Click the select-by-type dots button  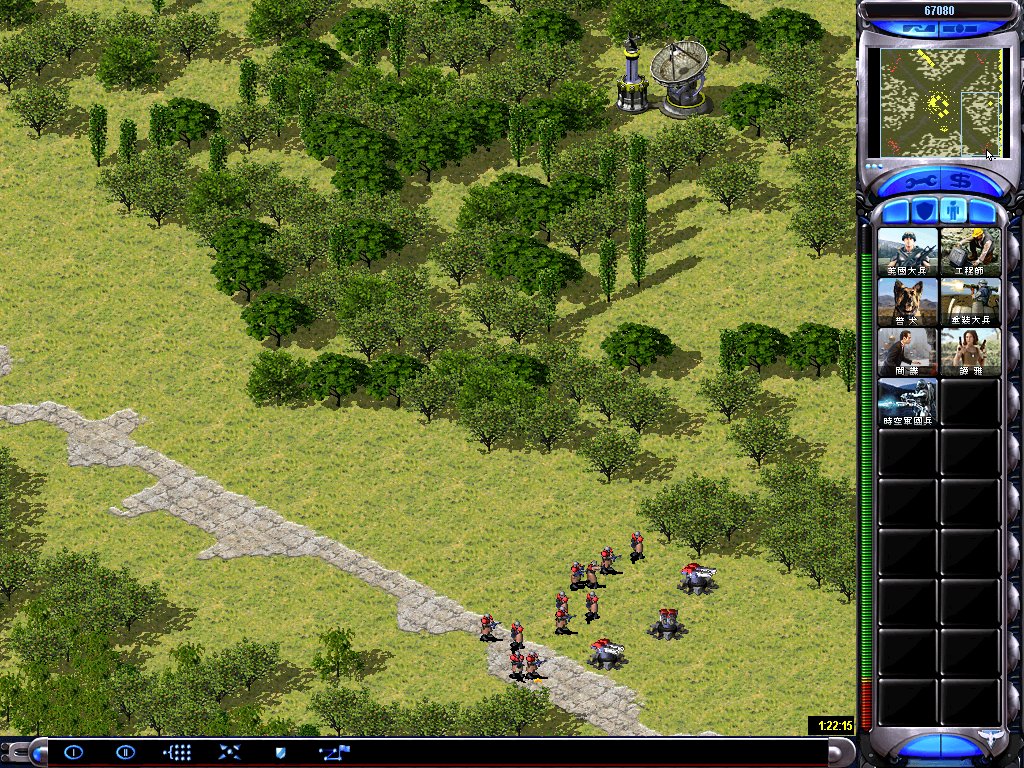[177, 752]
